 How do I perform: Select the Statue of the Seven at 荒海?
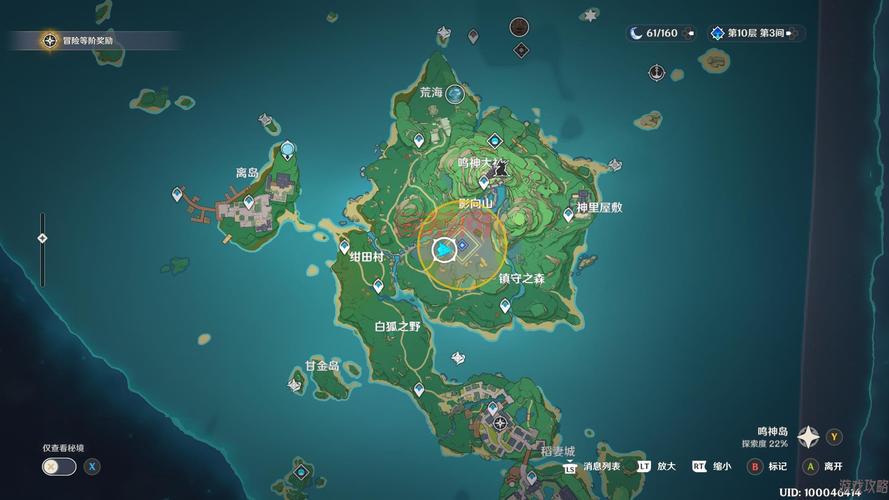click(x=456, y=94)
